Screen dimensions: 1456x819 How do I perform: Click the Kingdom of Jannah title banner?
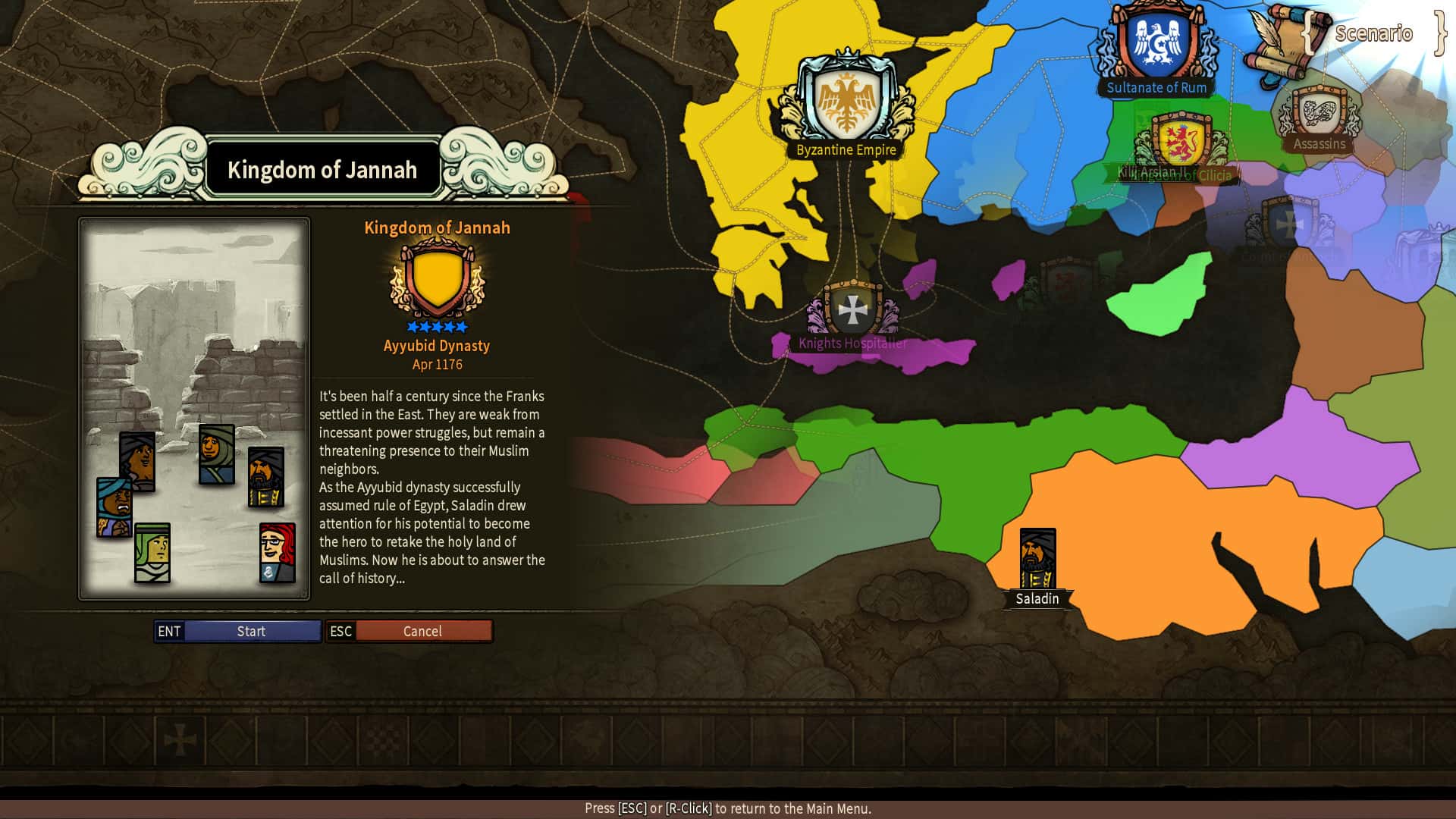click(323, 170)
